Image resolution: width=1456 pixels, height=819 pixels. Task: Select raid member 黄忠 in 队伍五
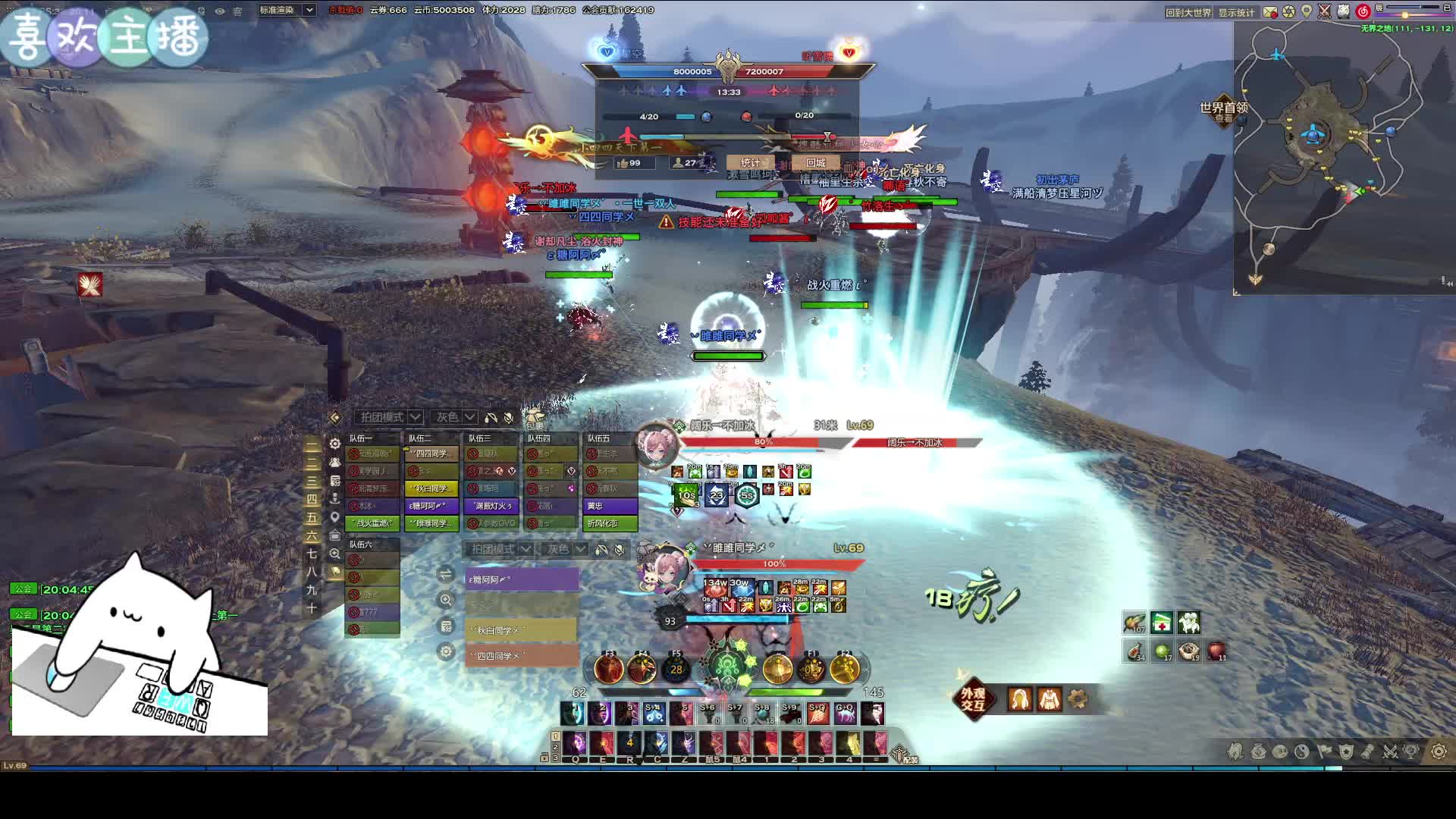coord(610,506)
